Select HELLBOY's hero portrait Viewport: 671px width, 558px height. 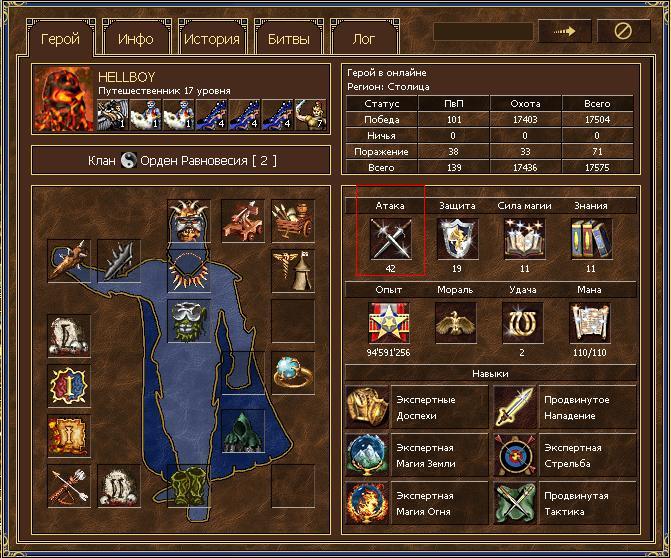pos(63,97)
